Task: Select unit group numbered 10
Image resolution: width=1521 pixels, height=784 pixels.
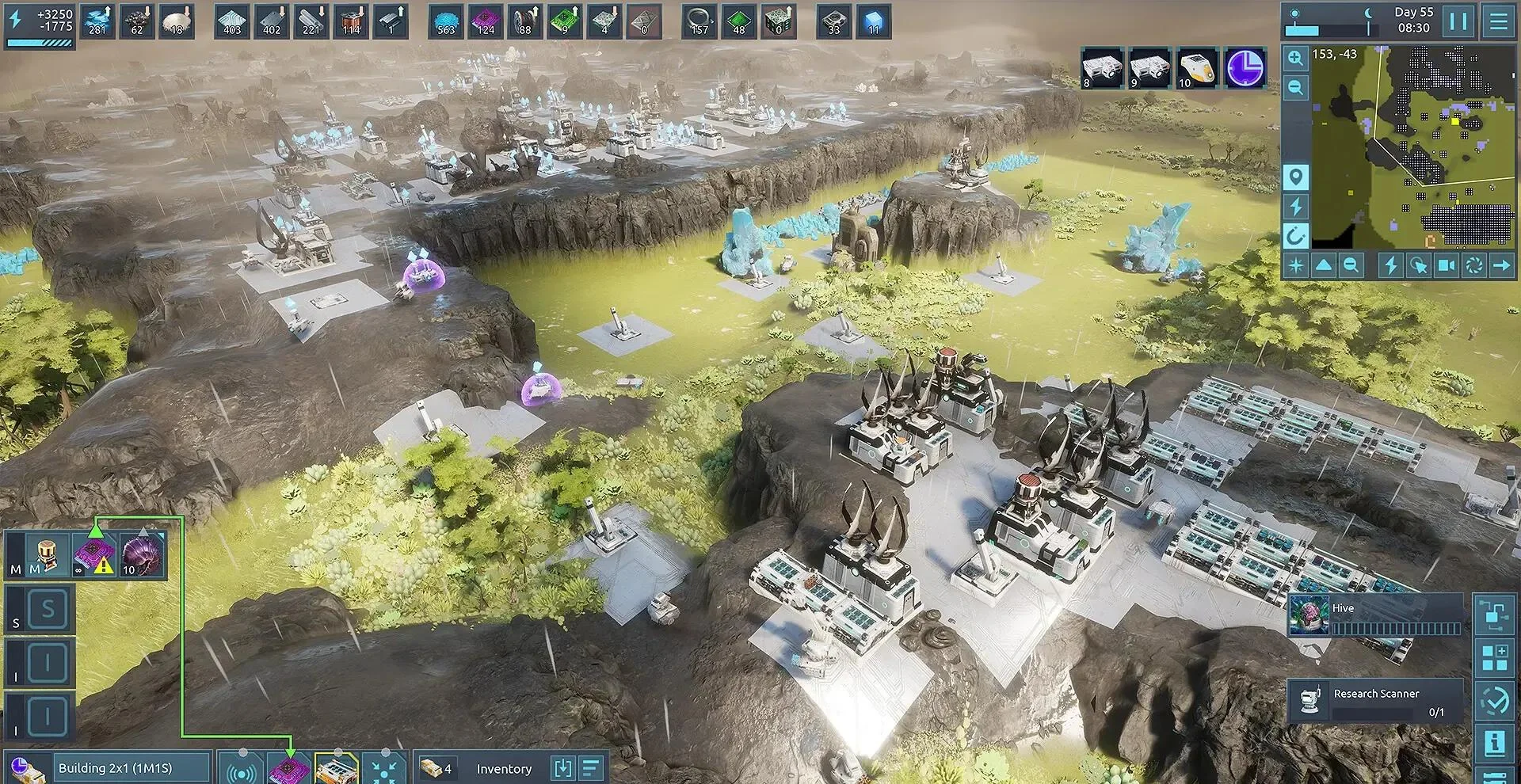Action: coord(1196,68)
